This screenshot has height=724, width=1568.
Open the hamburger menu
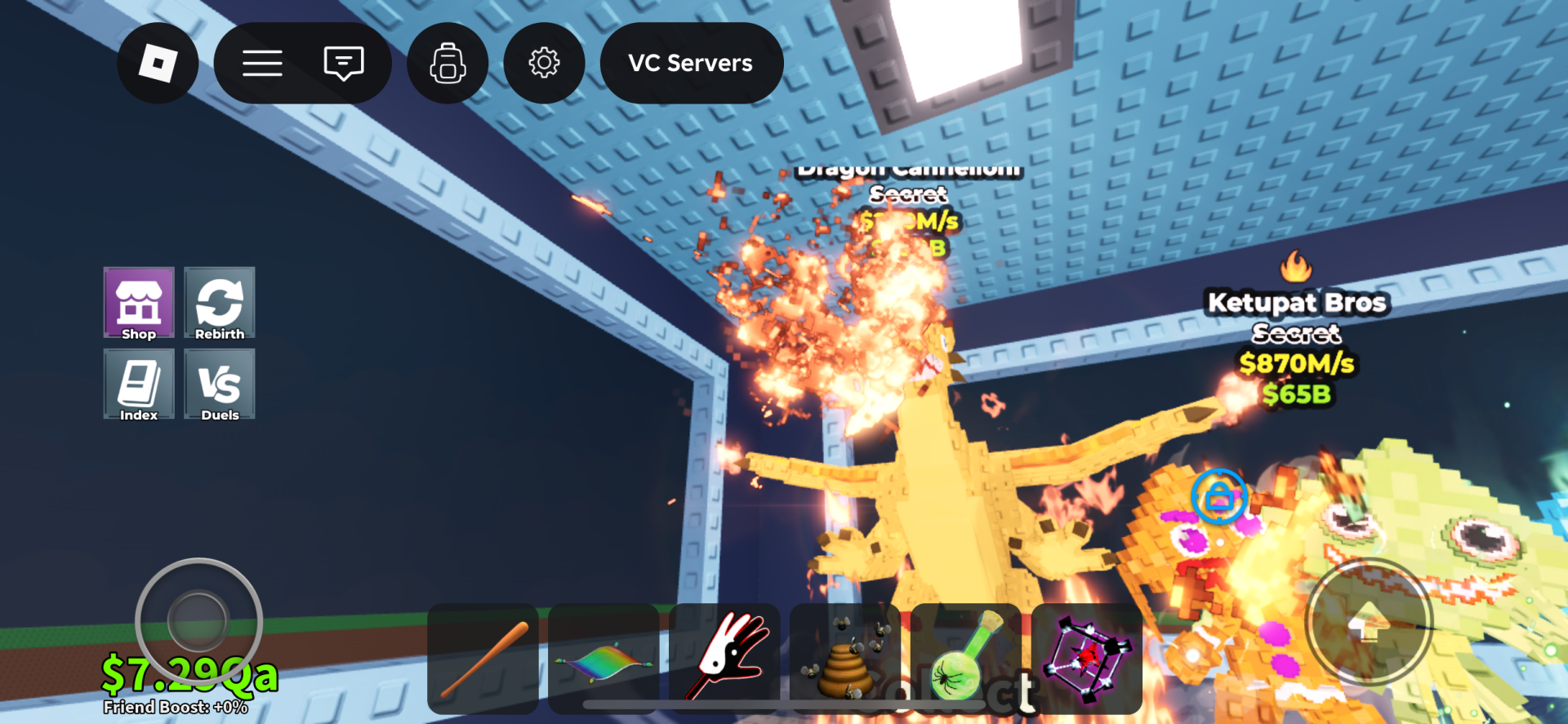coord(262,63)
